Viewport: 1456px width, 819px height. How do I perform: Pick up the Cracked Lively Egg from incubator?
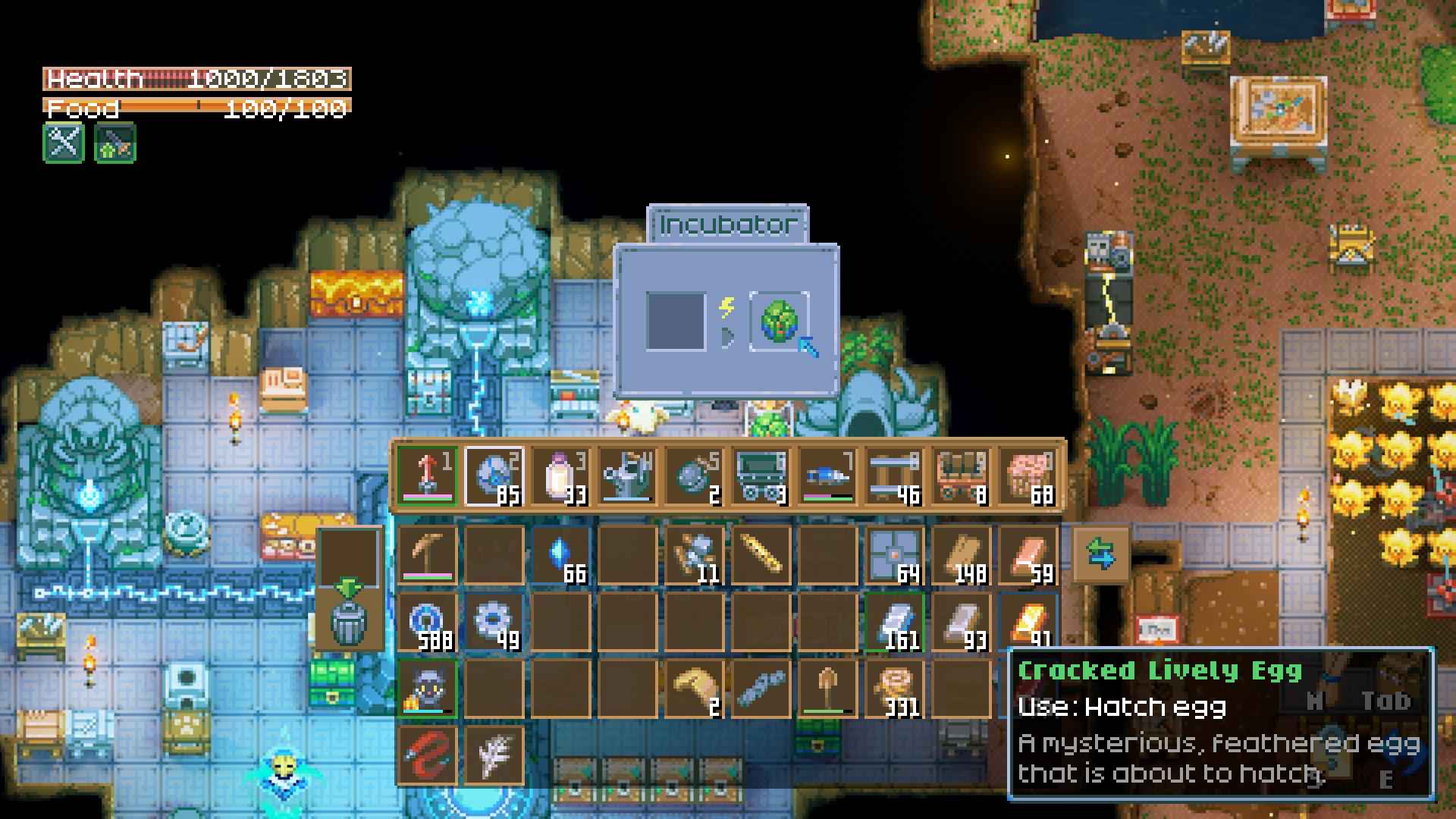779,322
